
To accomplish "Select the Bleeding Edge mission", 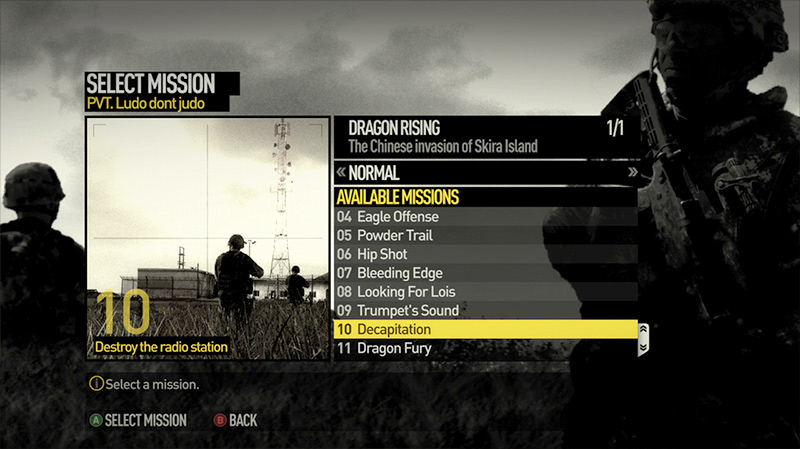I will pyautogui.click(x=484, y=273).
